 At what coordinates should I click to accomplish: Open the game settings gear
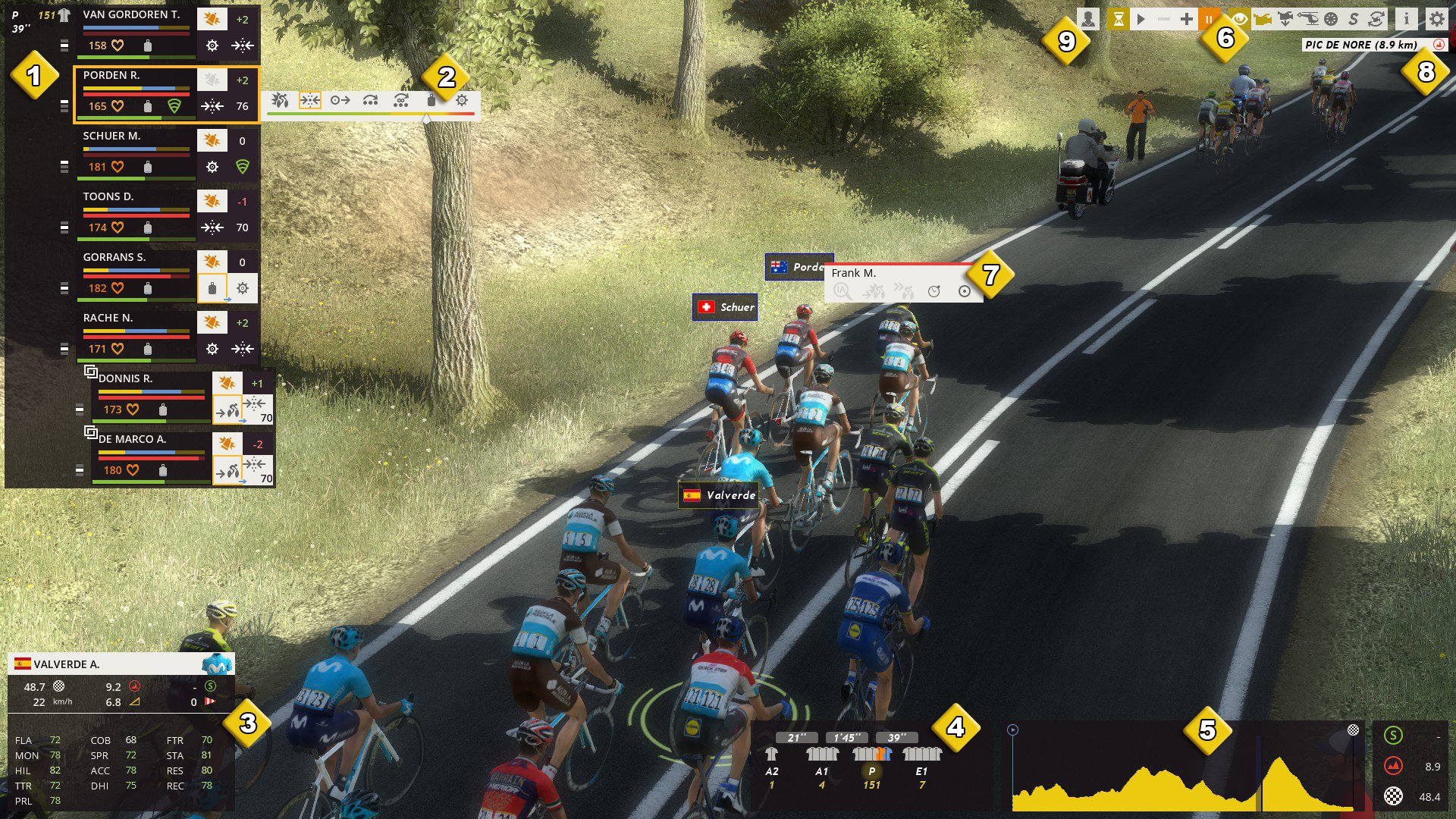(1436, 20)
